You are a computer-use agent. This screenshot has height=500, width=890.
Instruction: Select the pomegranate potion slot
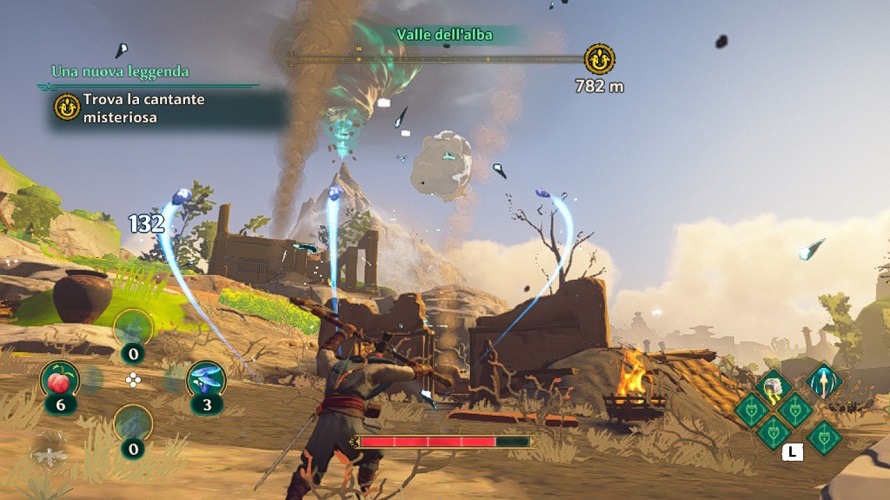tap(59, 380)
